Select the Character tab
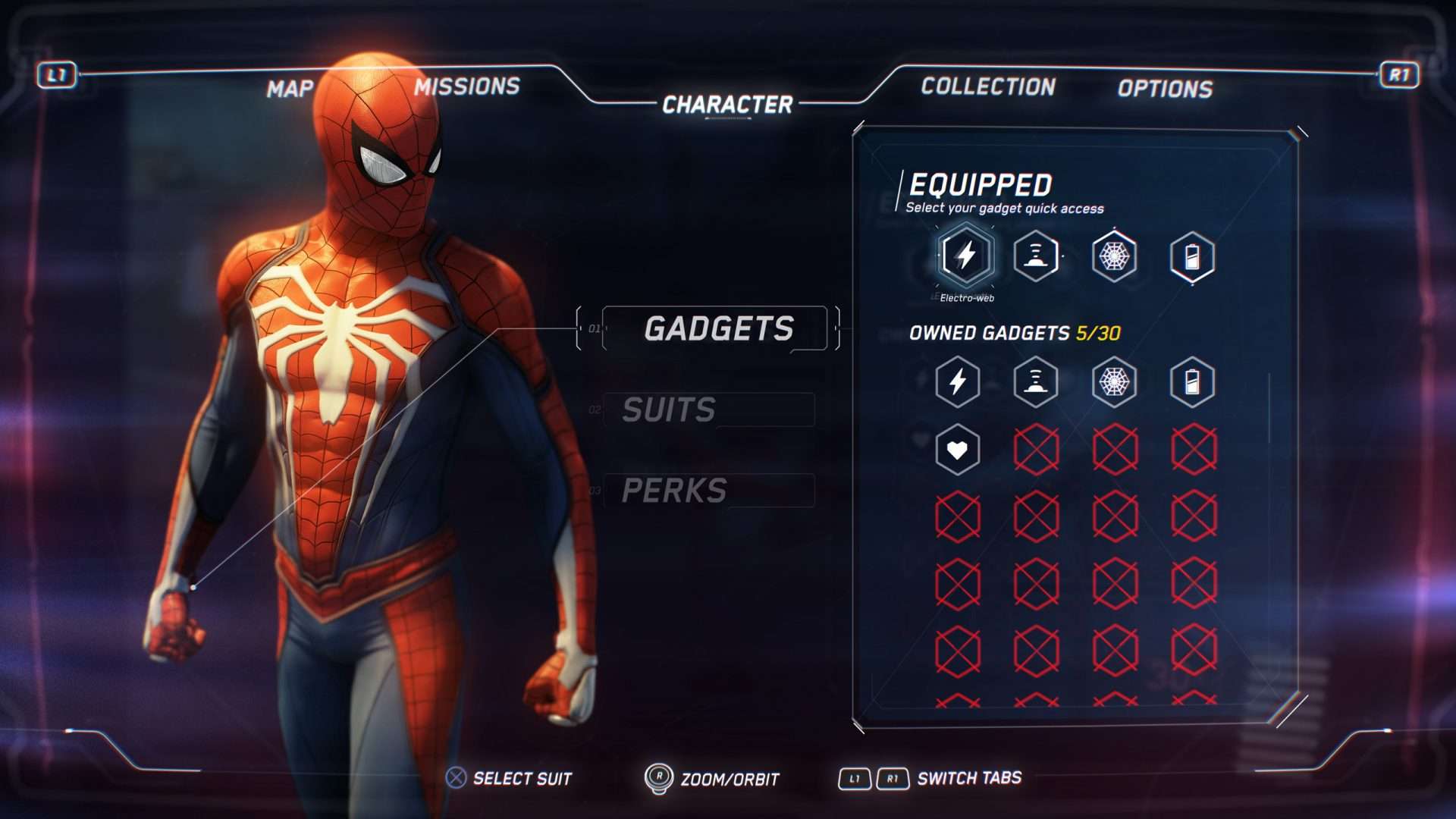 727,105
